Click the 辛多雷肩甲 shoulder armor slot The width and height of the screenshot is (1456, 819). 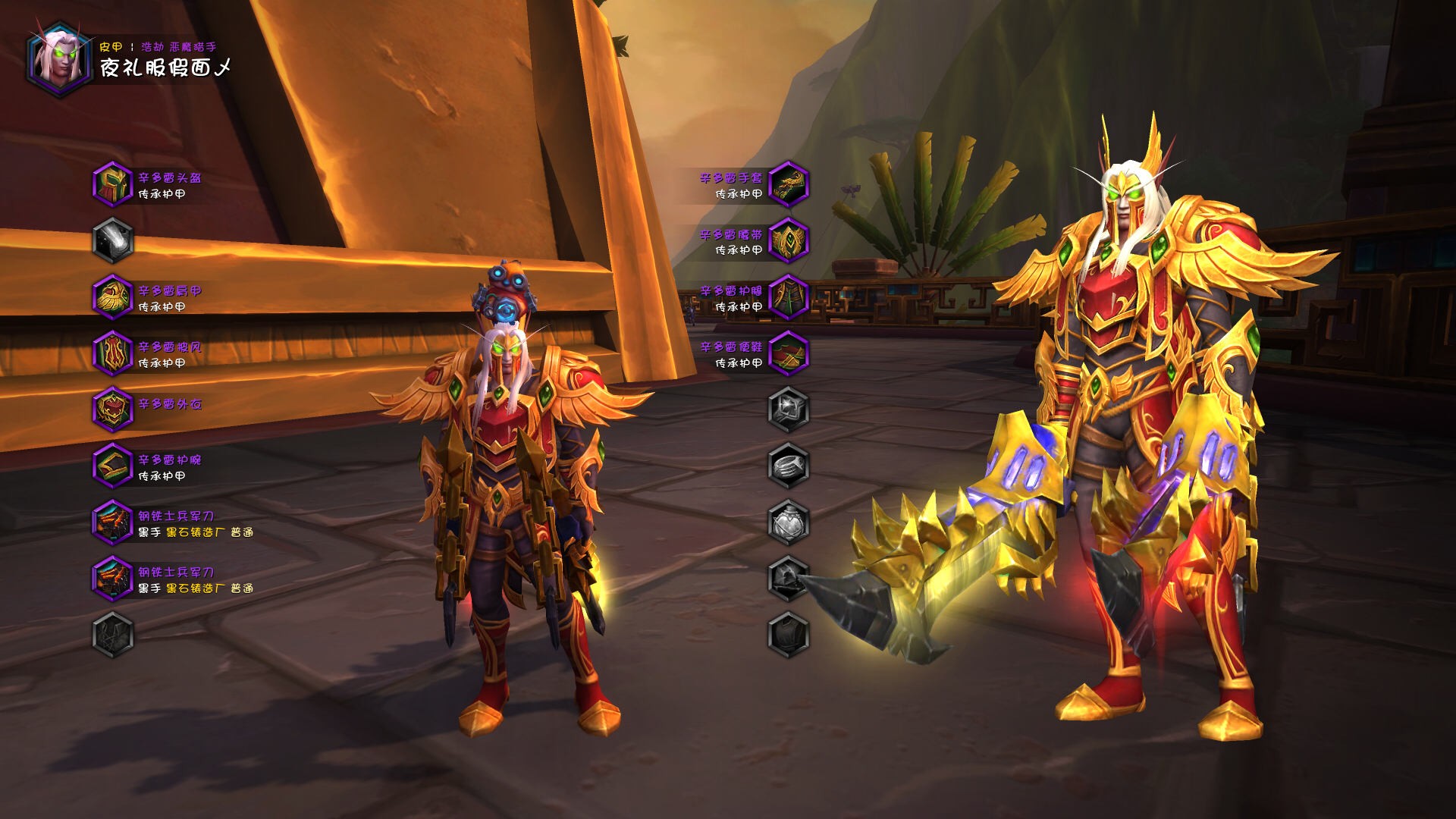(113, 297)
